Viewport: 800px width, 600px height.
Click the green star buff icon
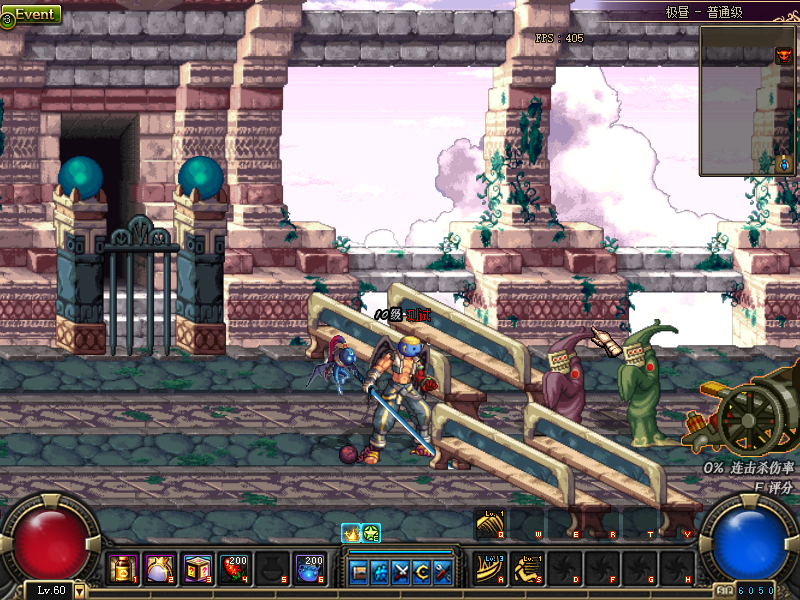point(371,533)
